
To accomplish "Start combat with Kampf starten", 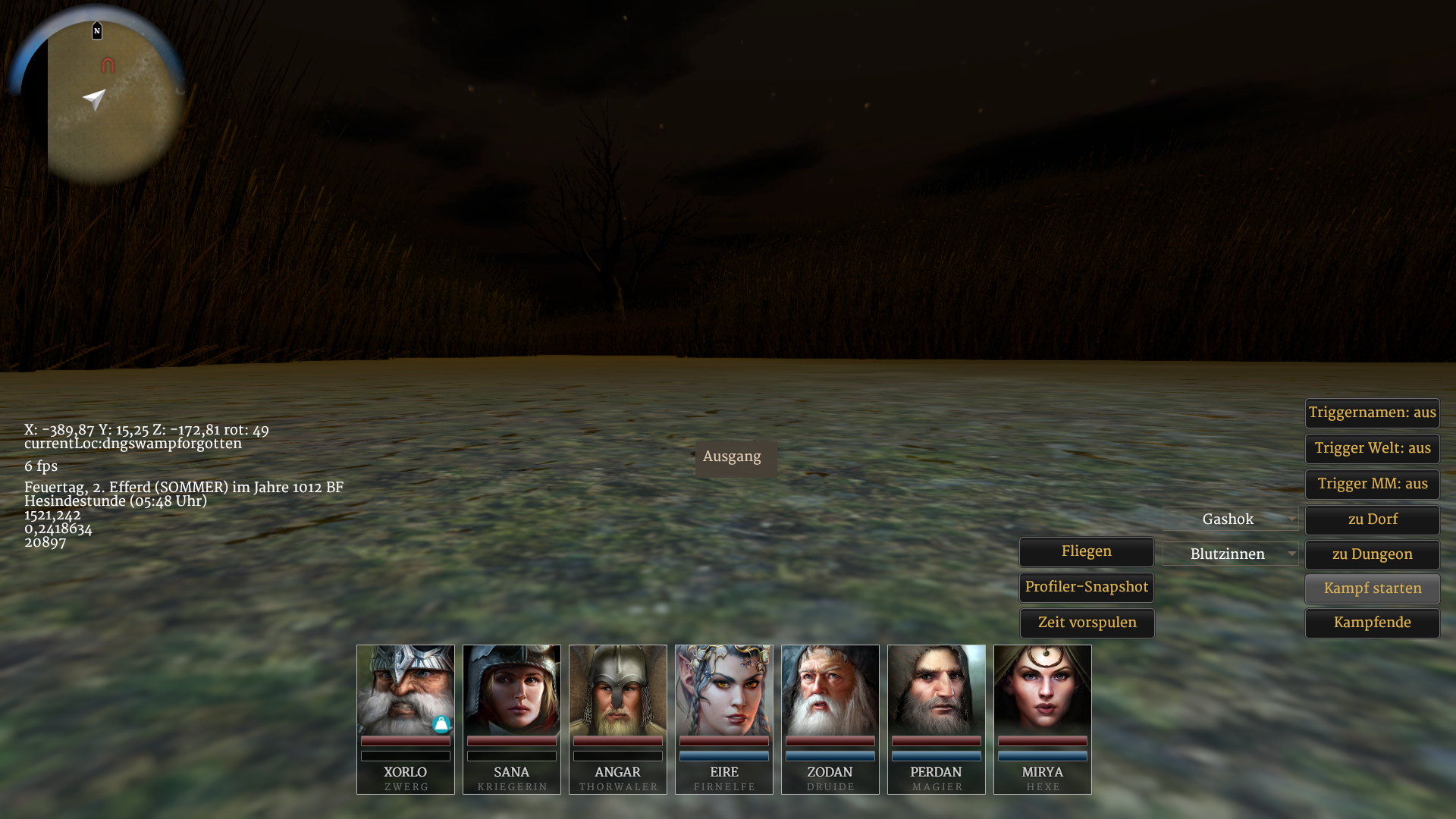I will pyautogui.click(x=1372, y=589).
